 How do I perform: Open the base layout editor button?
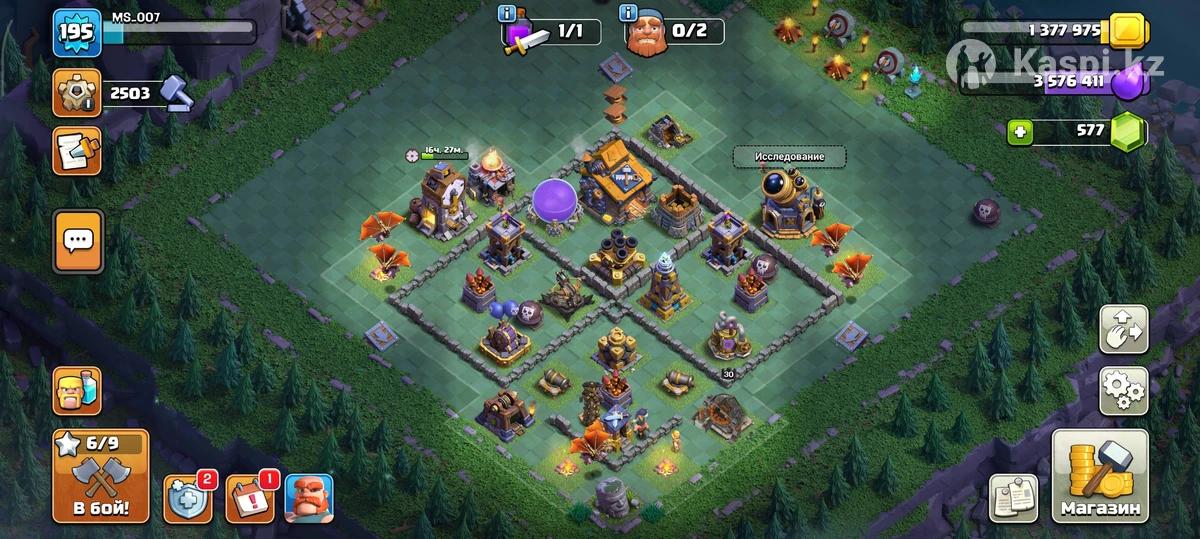[1124, 330]
